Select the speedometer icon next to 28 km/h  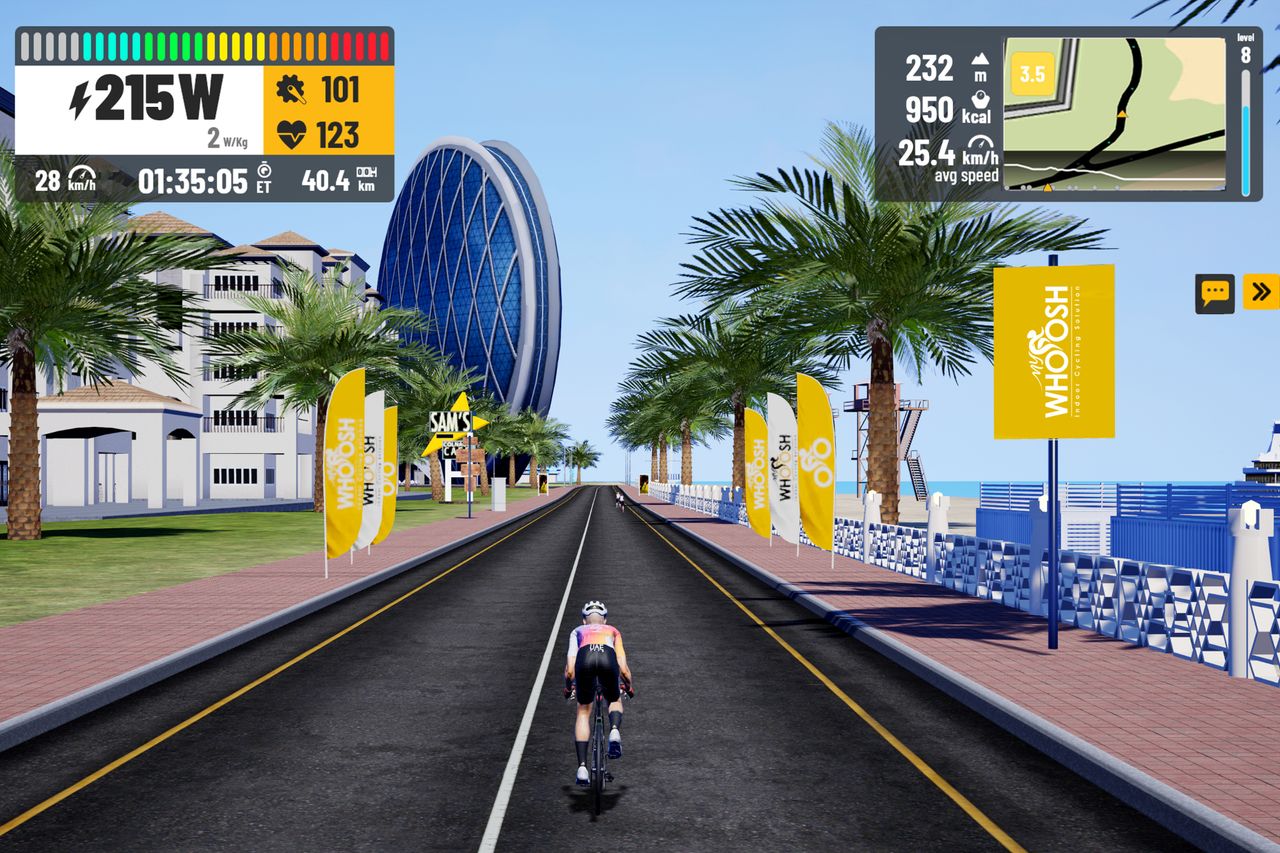click(x=82, y=176)
